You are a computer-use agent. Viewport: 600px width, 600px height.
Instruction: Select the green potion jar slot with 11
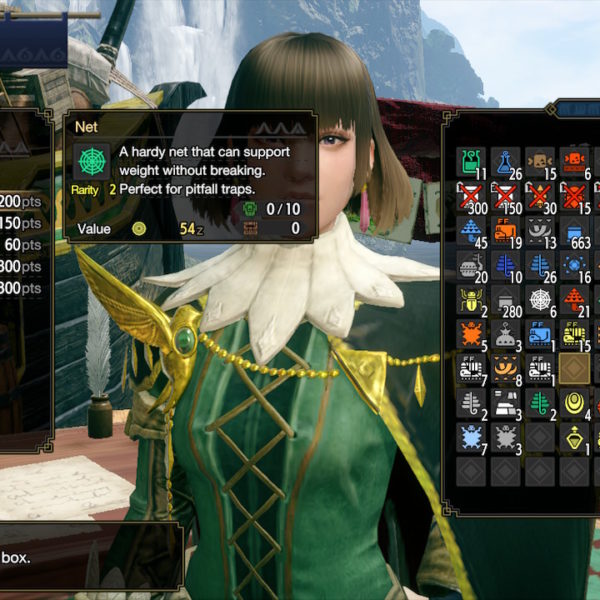coord(471,162)
